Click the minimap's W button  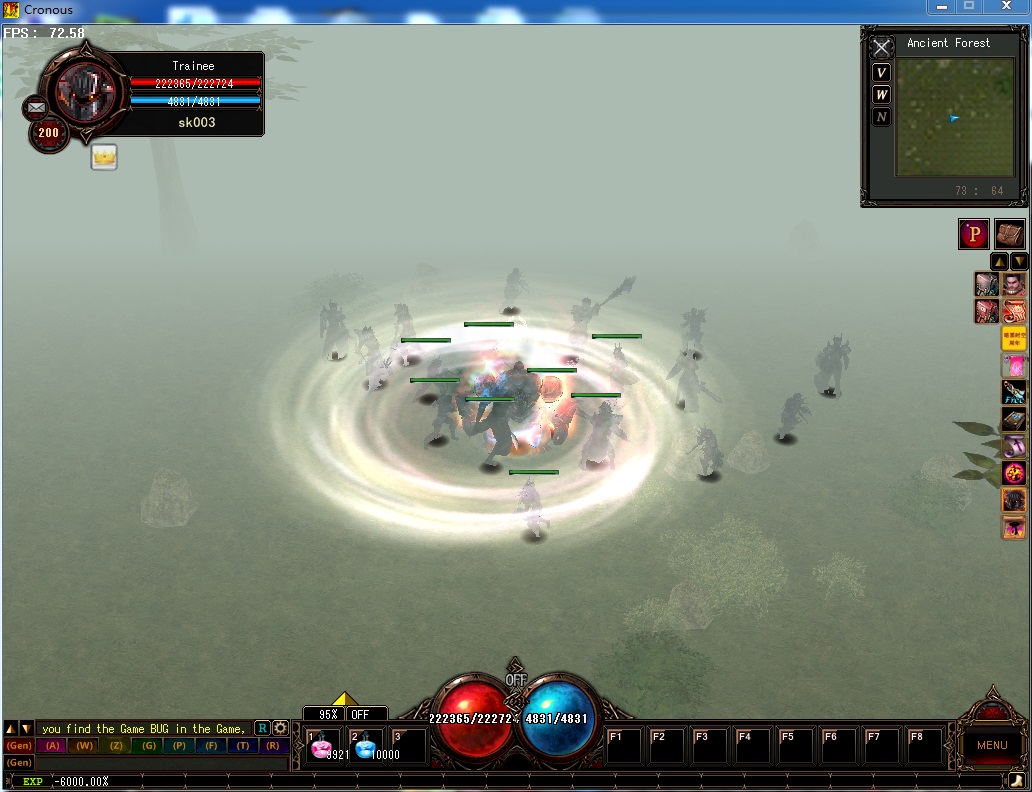(881, 95)
